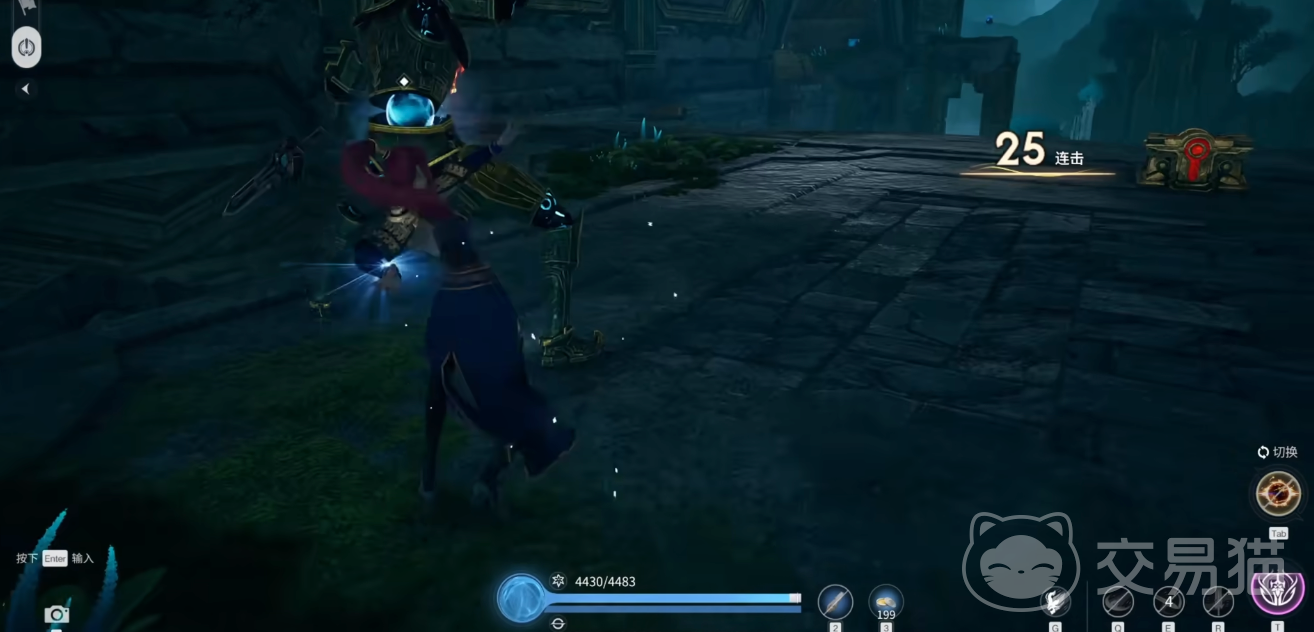Click the blue character orb portrait
Viewport: 1314px width, 632px height.
pos(521,598)
